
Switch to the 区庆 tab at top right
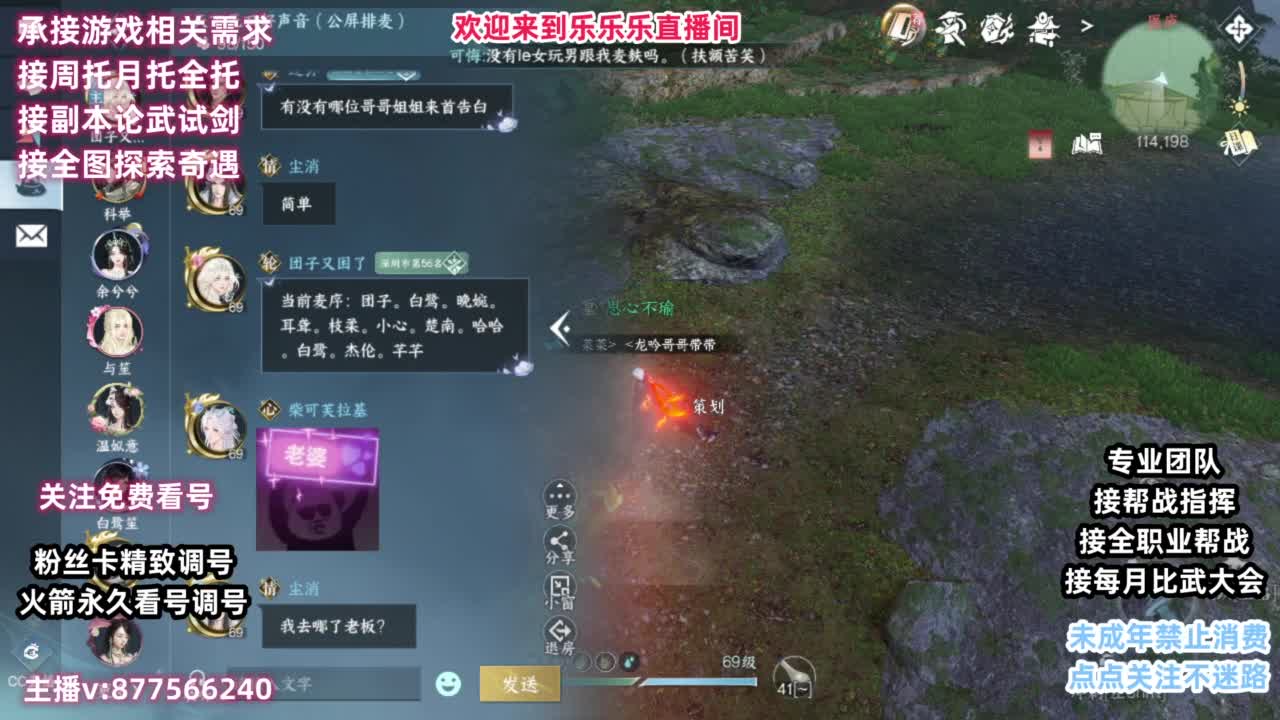1161,22
